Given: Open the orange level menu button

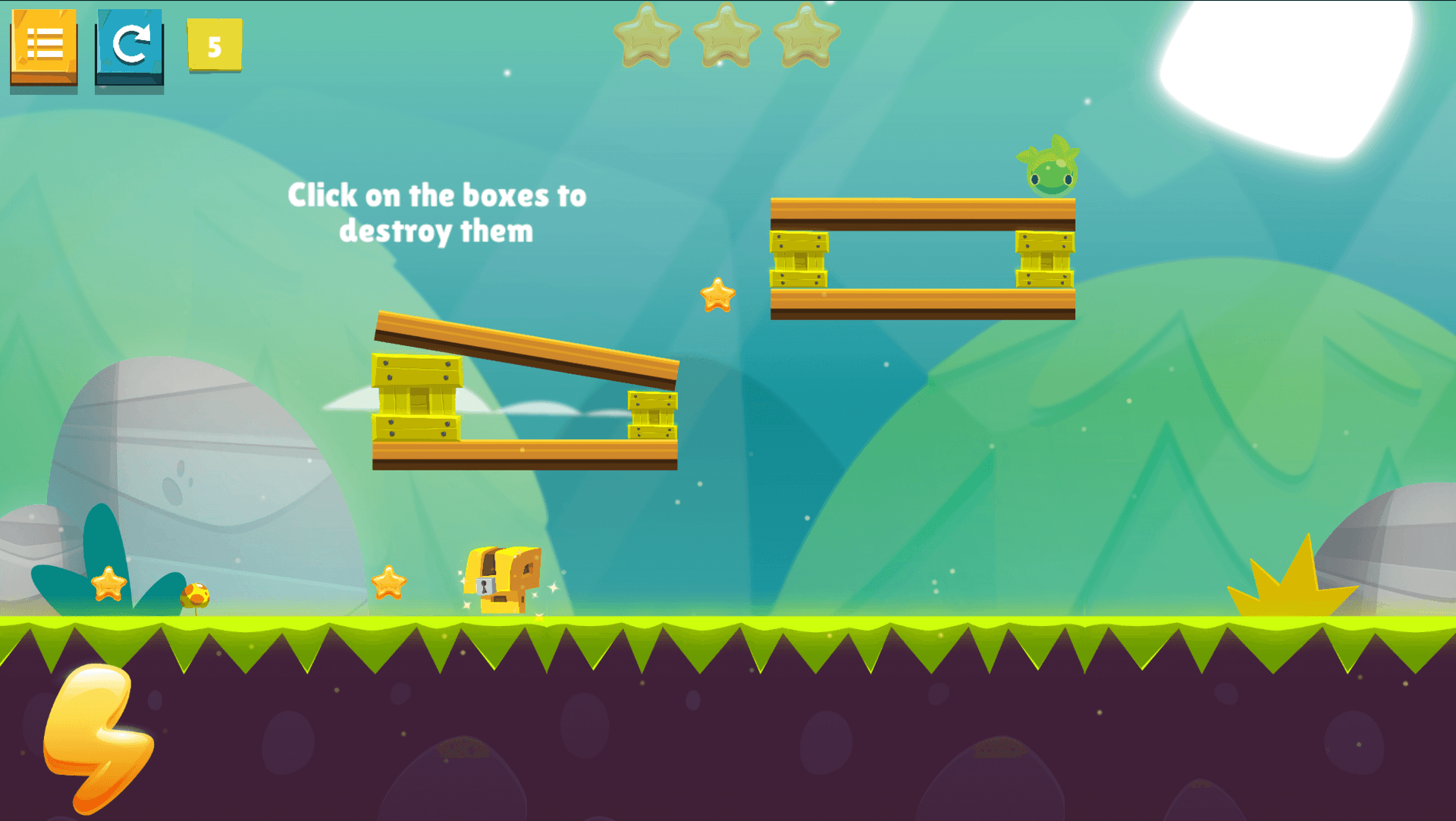Looking at the screenshot, I should pos(44,46).
